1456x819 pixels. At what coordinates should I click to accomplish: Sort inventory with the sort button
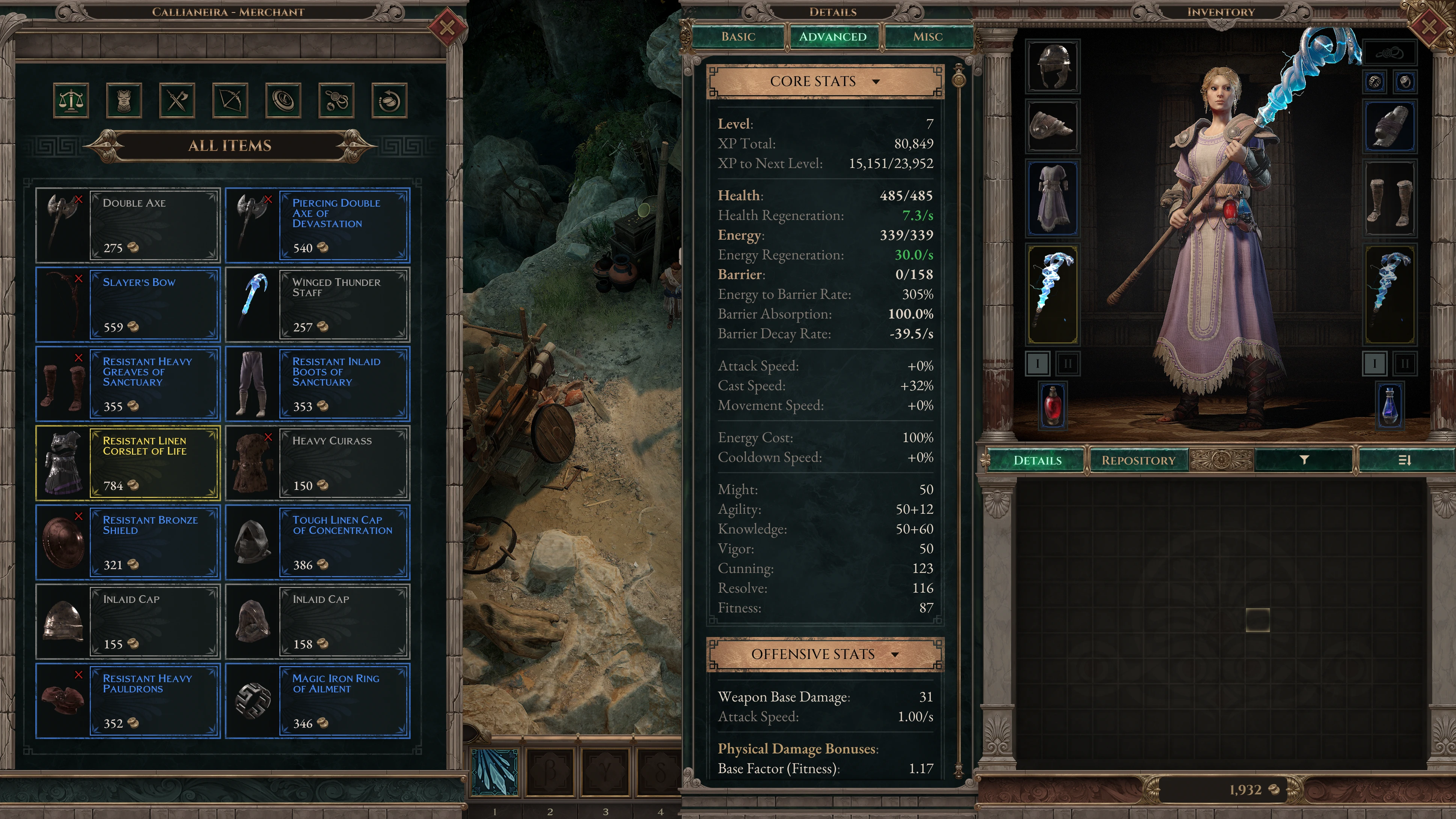pos(1404,460)
